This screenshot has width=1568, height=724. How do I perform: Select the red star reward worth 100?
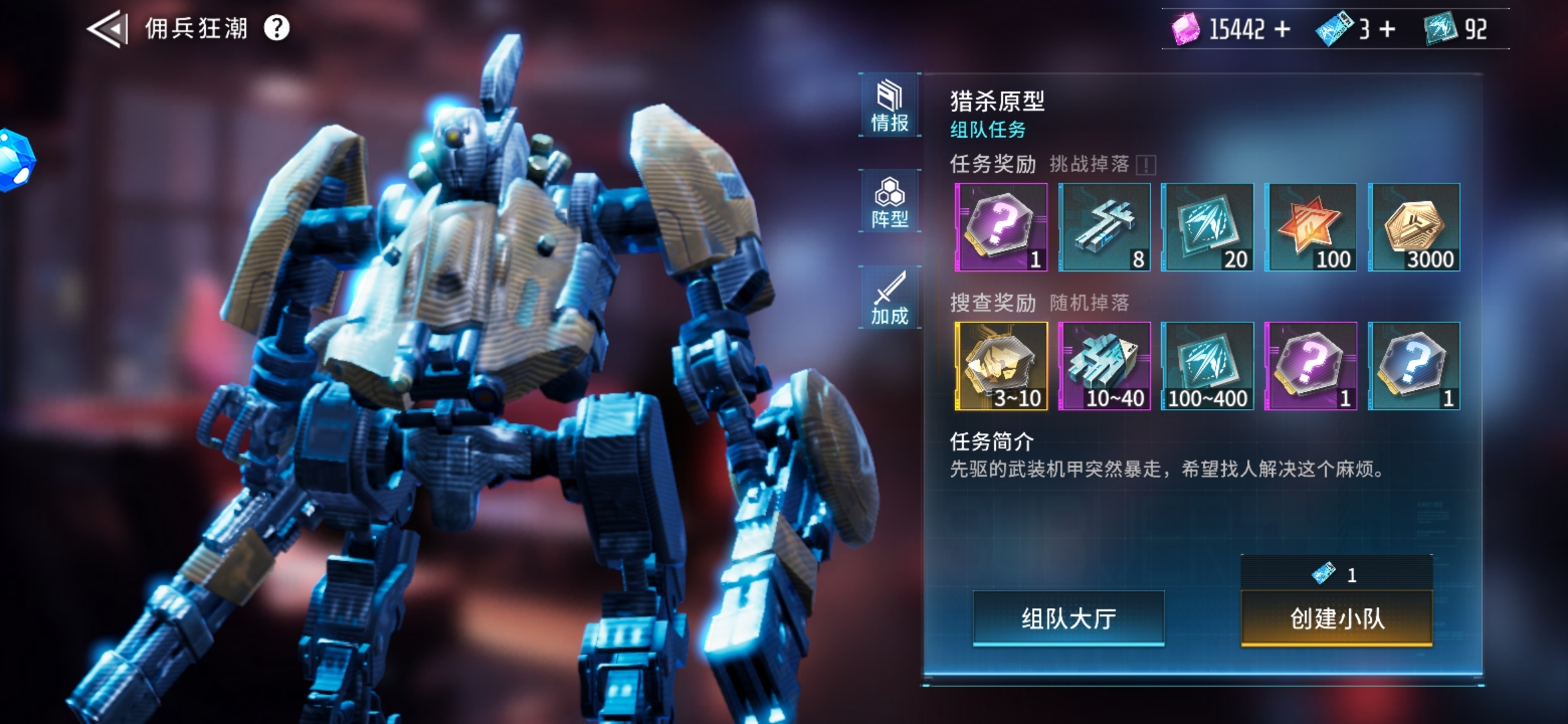tap(1311, 227)
